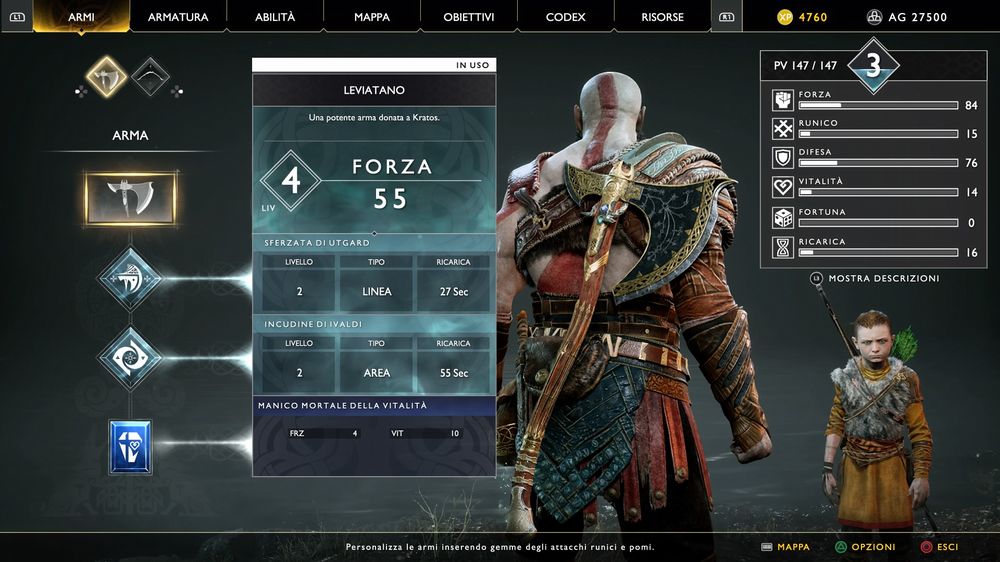Click the DIFESA stat row
The image size is (1000, 562).
873,158
